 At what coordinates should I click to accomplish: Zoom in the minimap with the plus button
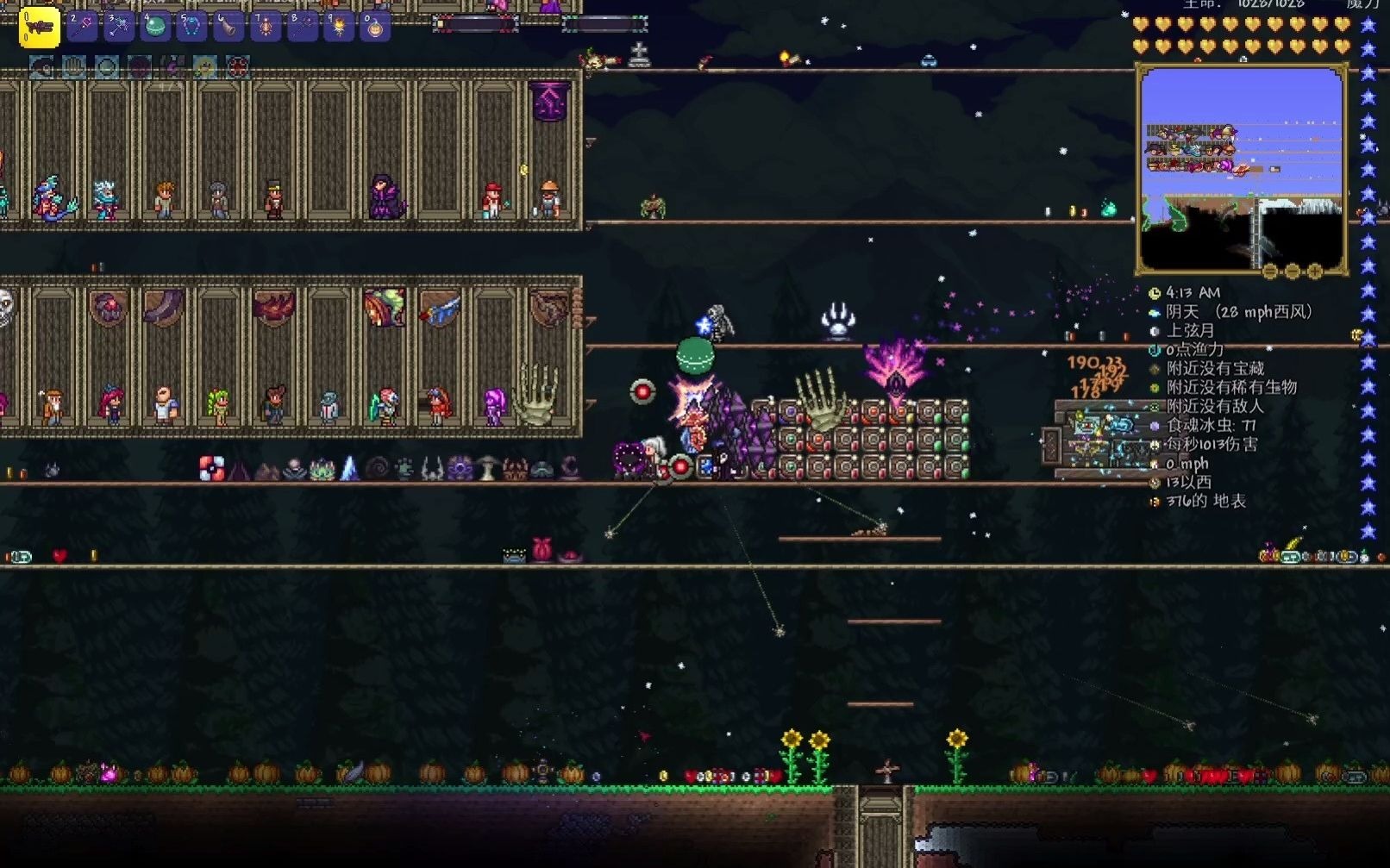(1315, 272)
